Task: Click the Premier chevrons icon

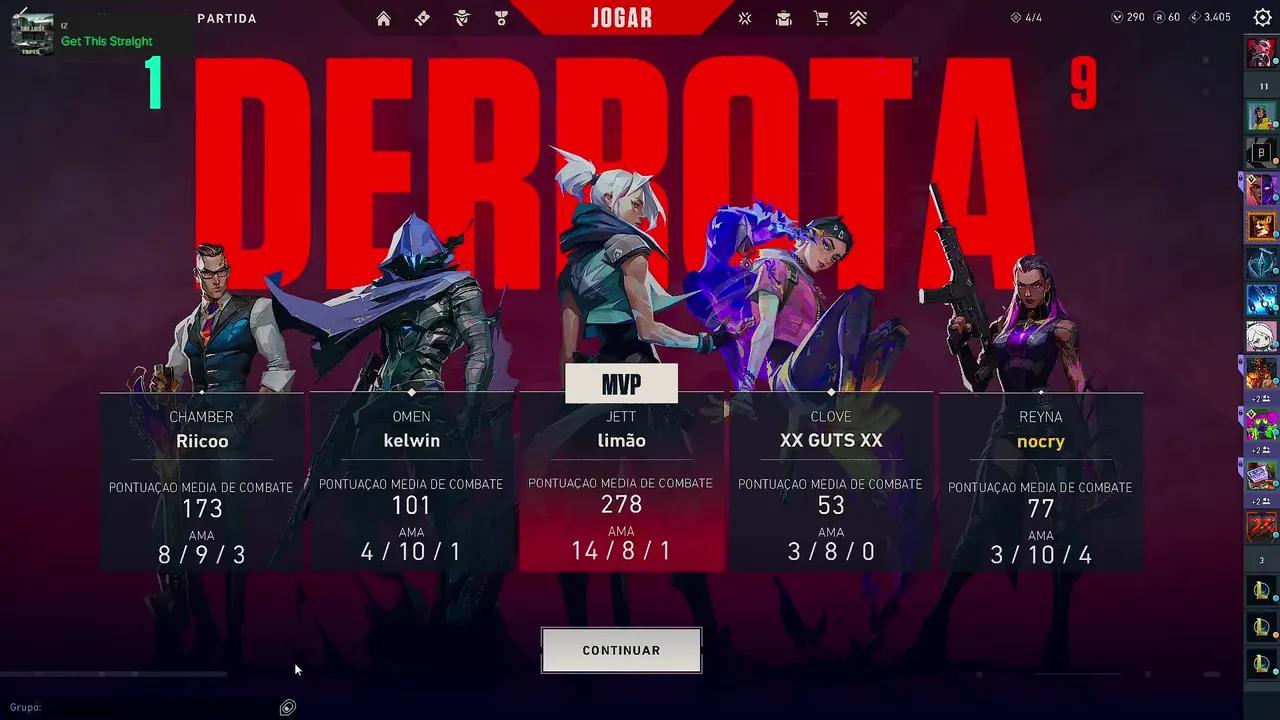Action: pyautogui.click(x=858, y=18)
